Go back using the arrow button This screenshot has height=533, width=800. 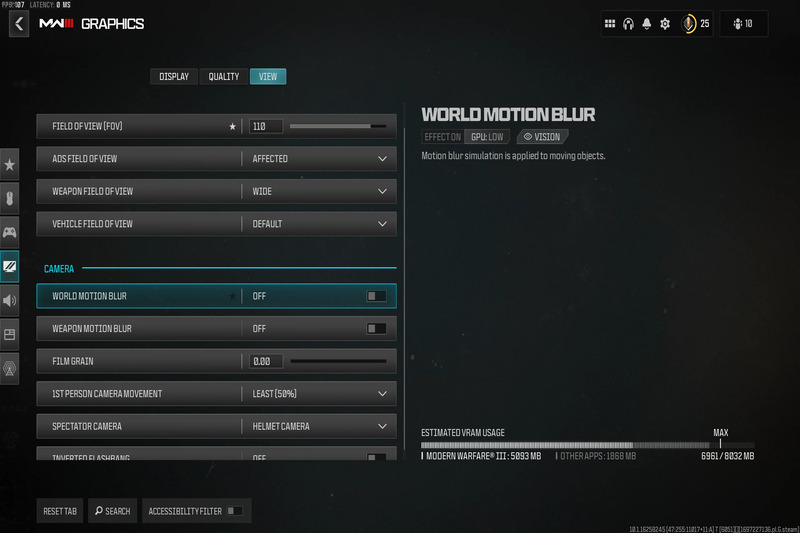(x=19, y=23)
